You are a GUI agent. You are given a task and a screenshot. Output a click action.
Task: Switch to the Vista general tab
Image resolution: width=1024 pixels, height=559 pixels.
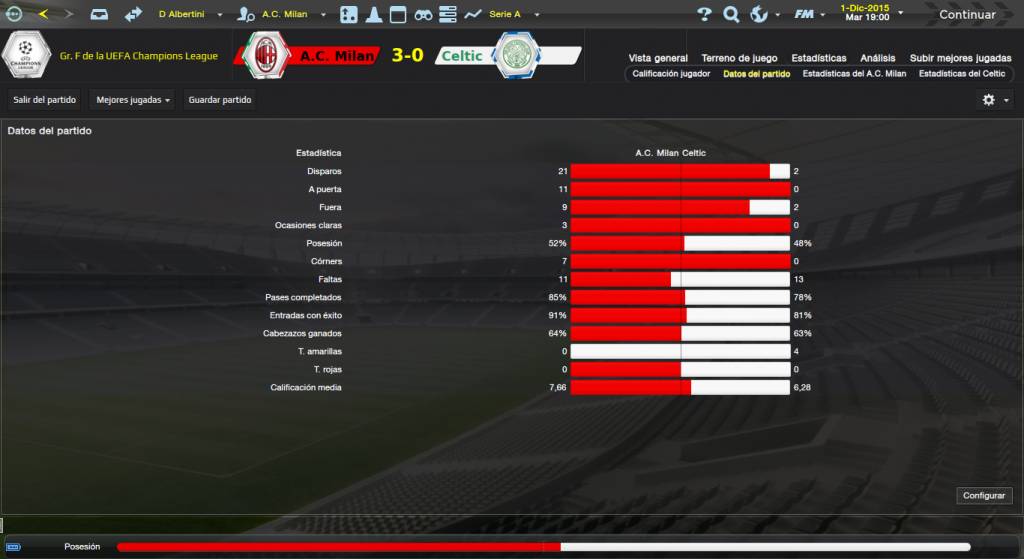click(657, 58)
